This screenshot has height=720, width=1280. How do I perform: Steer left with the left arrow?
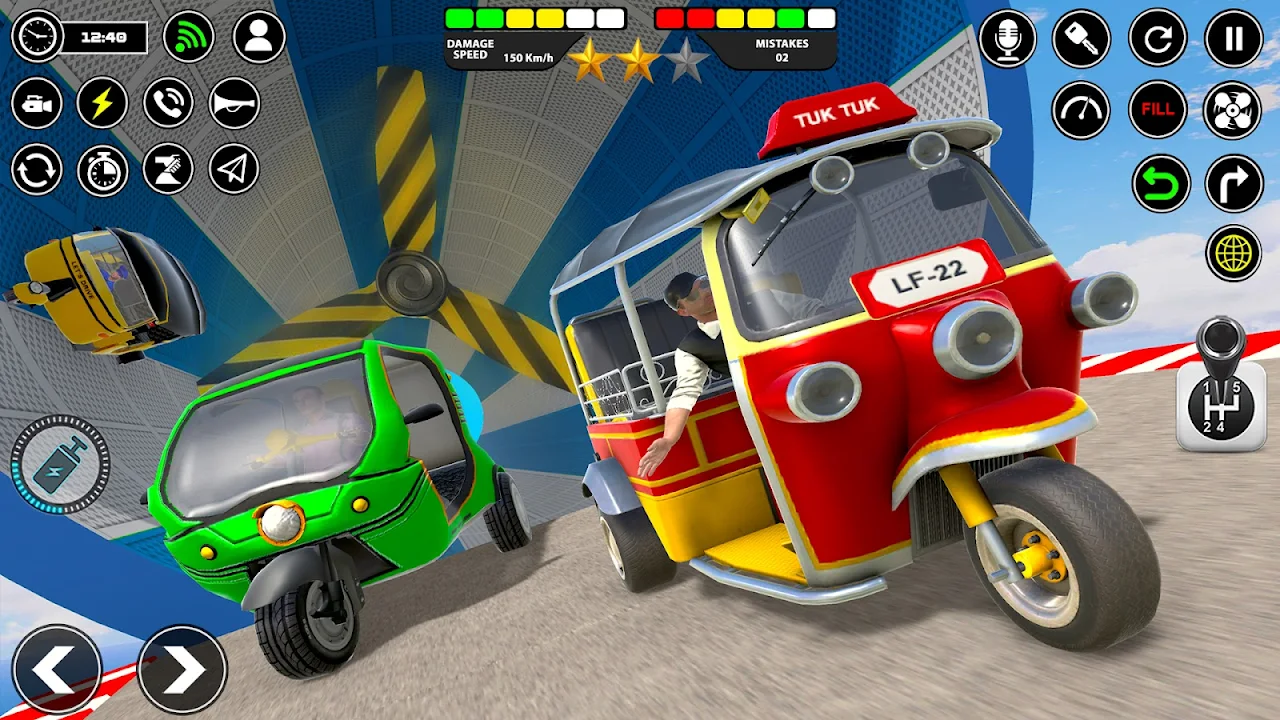(56, 670)
